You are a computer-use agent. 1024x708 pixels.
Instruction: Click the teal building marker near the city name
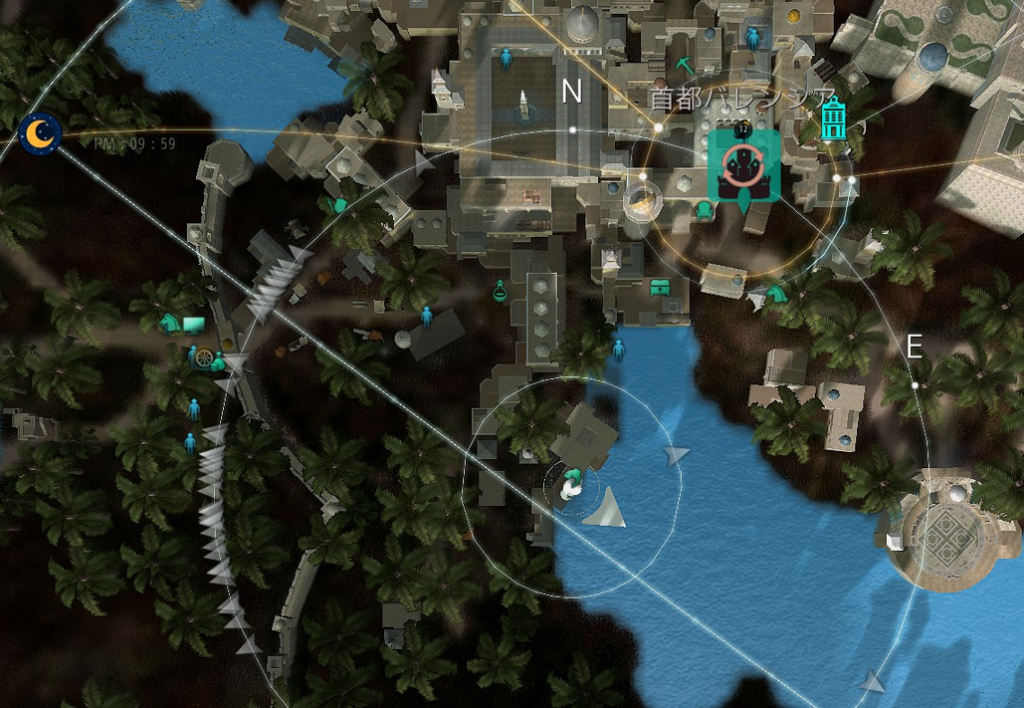pos(833,119)
